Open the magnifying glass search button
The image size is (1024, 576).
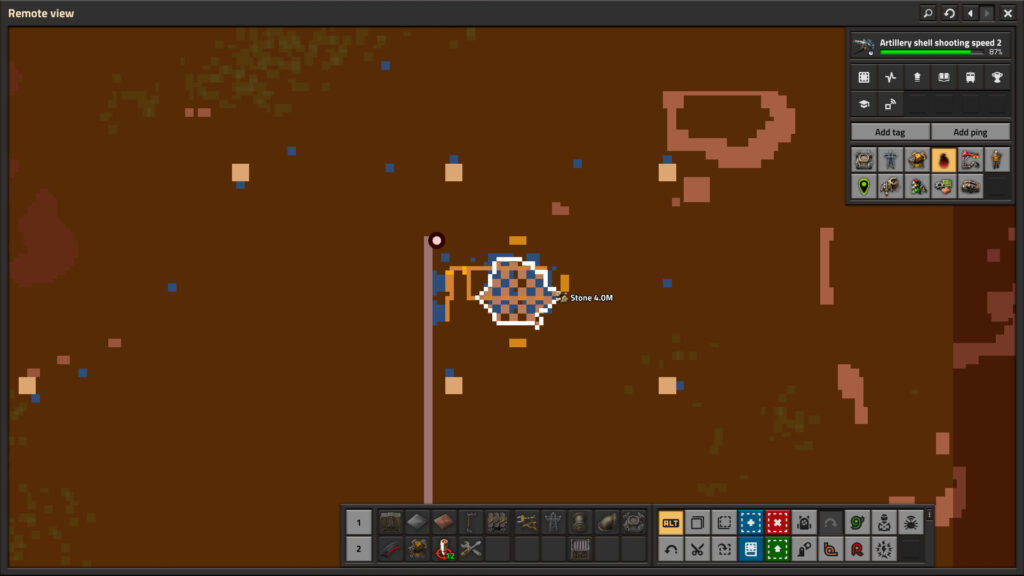click(928, 13)
